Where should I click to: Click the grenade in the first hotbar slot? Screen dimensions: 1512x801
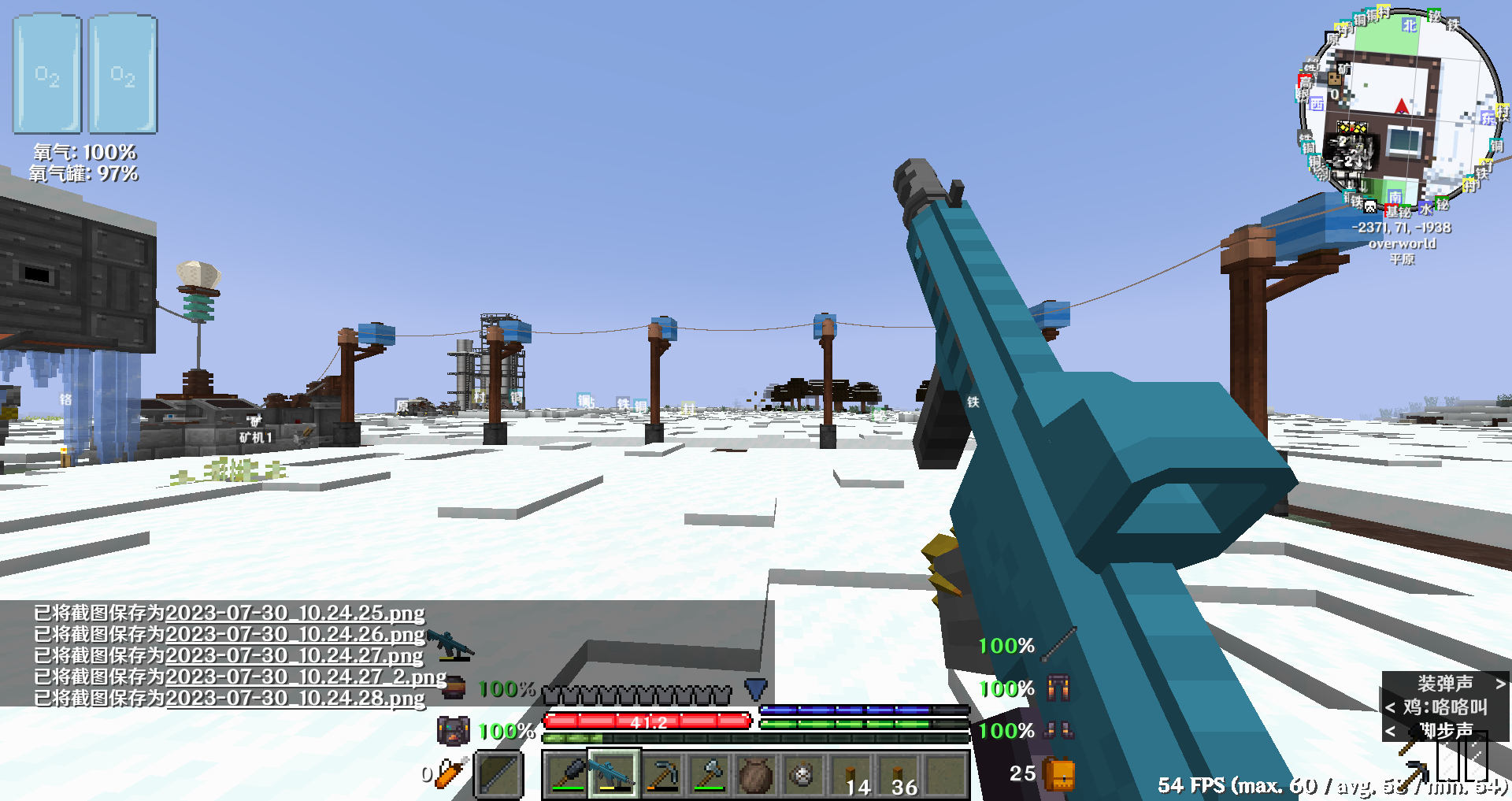click(567, 773)
